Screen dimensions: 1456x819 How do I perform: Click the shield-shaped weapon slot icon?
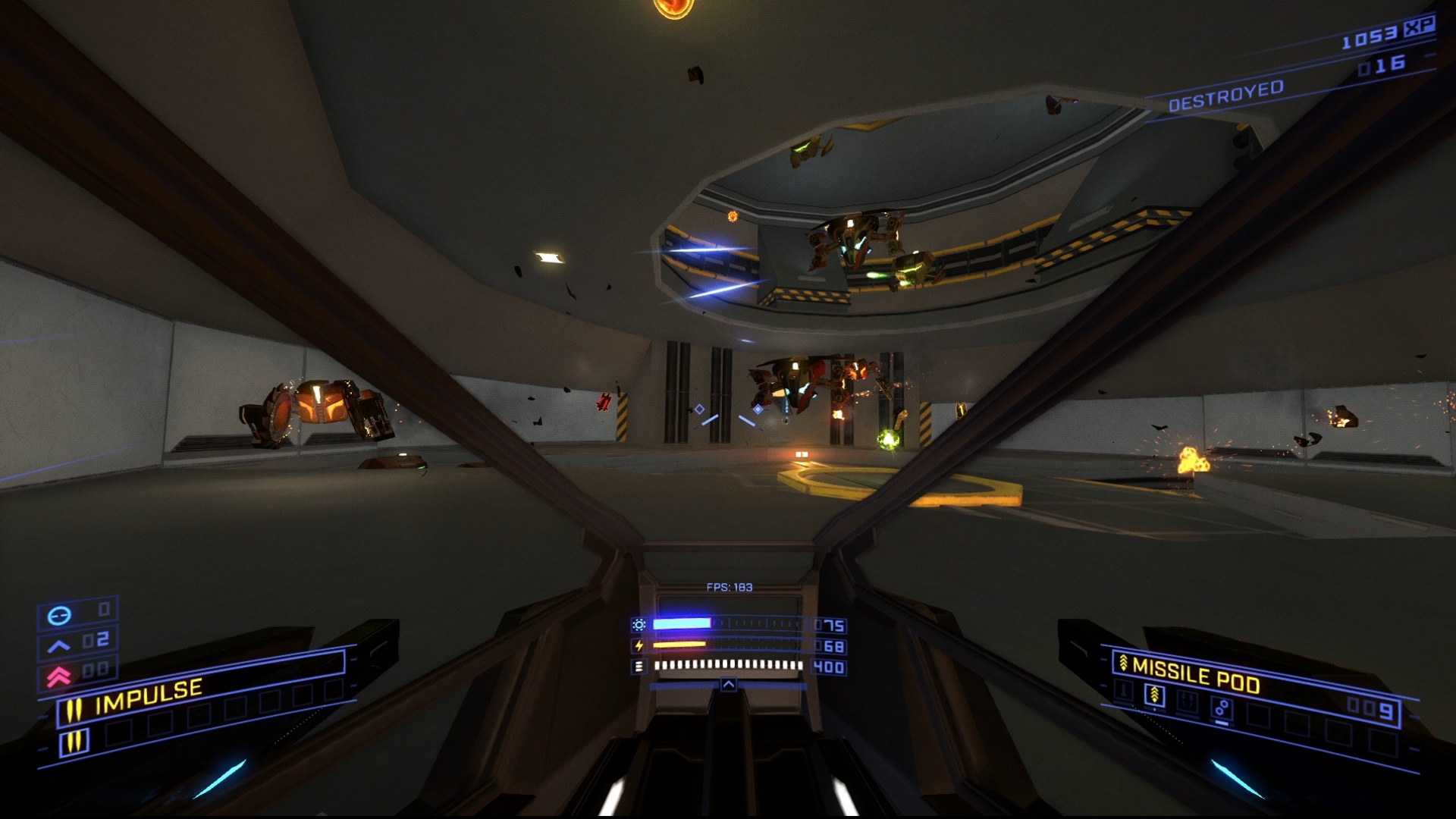(1188, 702)
